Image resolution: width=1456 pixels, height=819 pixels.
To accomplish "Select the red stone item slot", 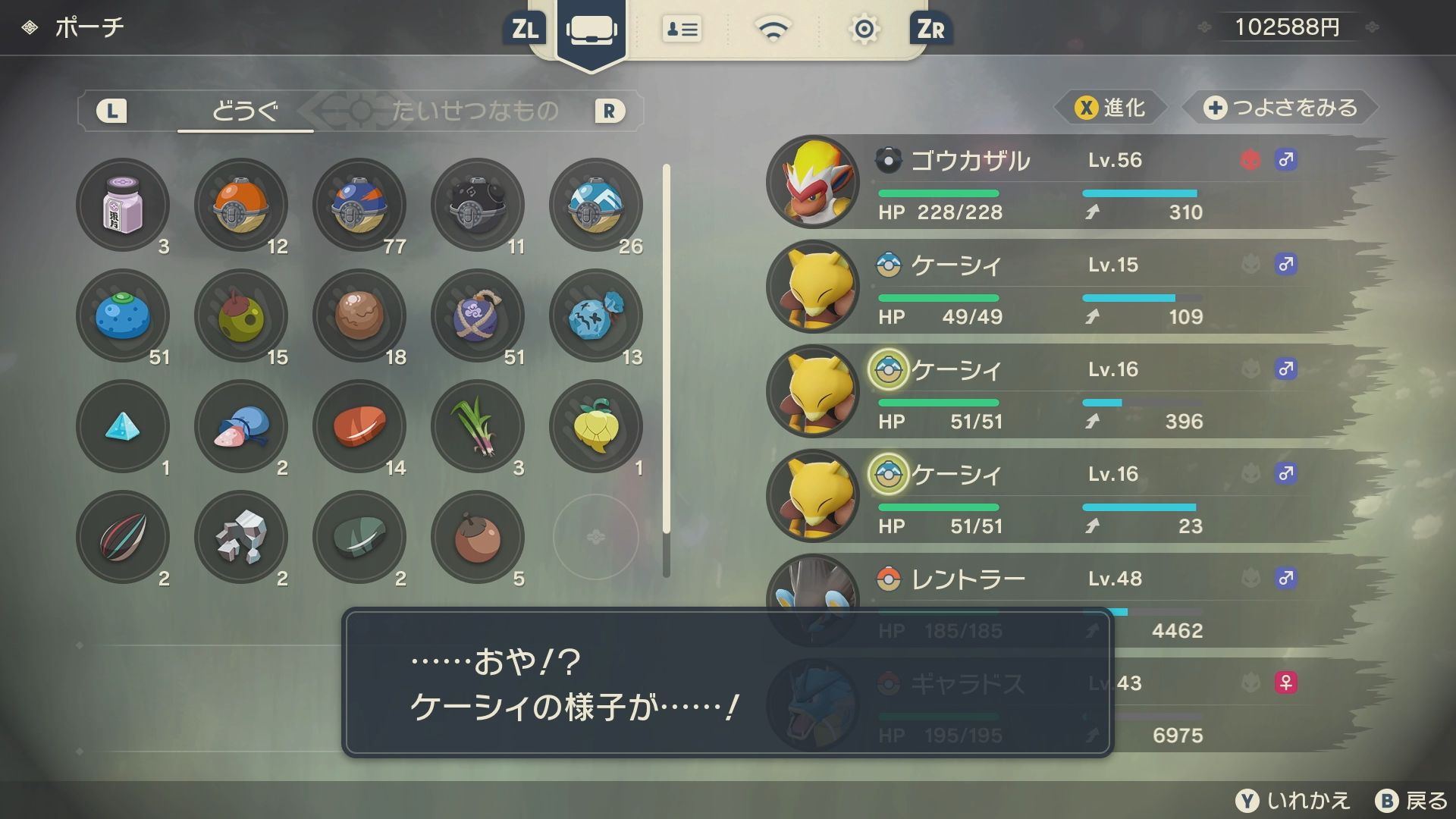I will click(359, 426).
